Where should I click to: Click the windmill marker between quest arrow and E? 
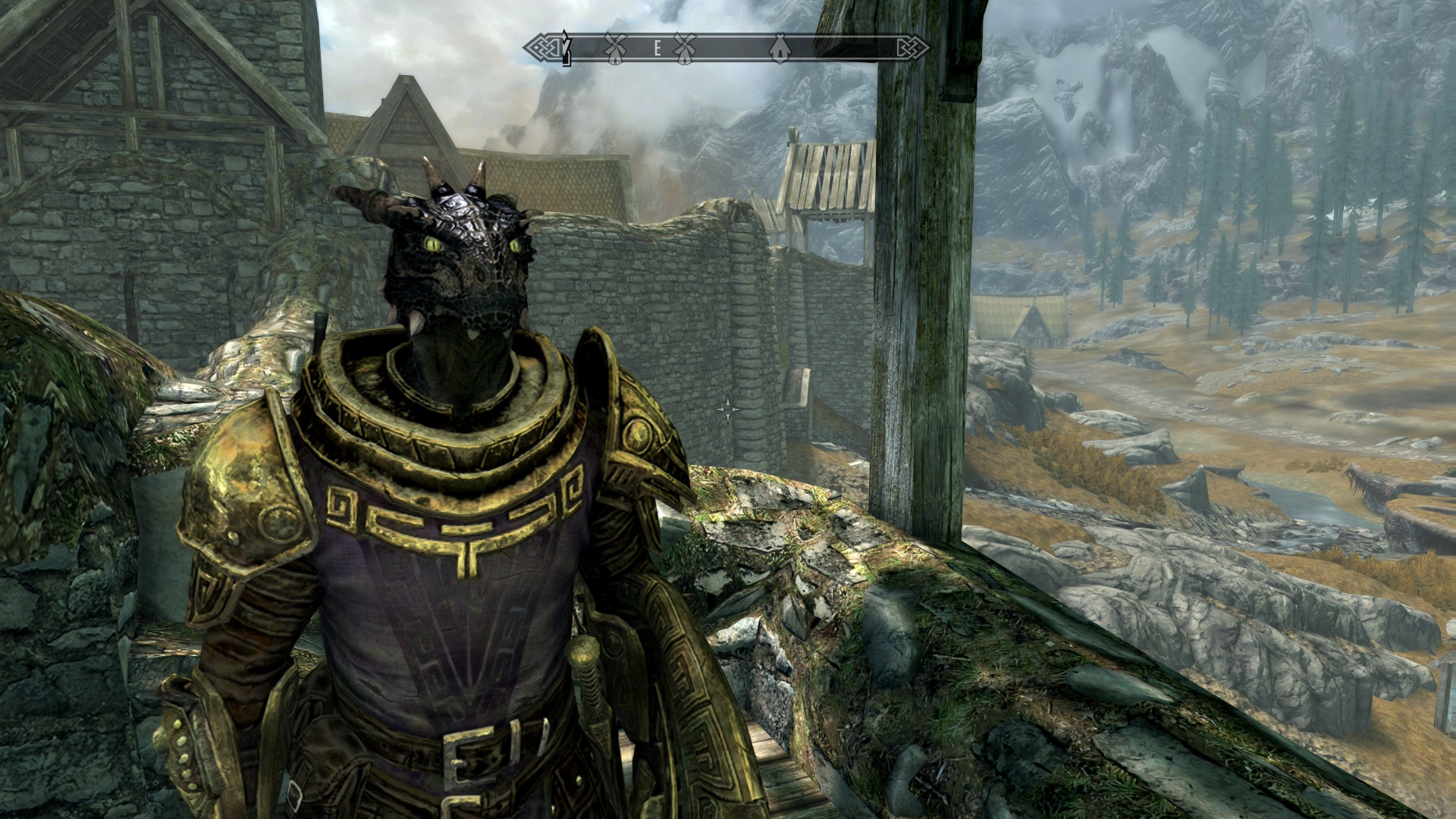click(614, 49)
